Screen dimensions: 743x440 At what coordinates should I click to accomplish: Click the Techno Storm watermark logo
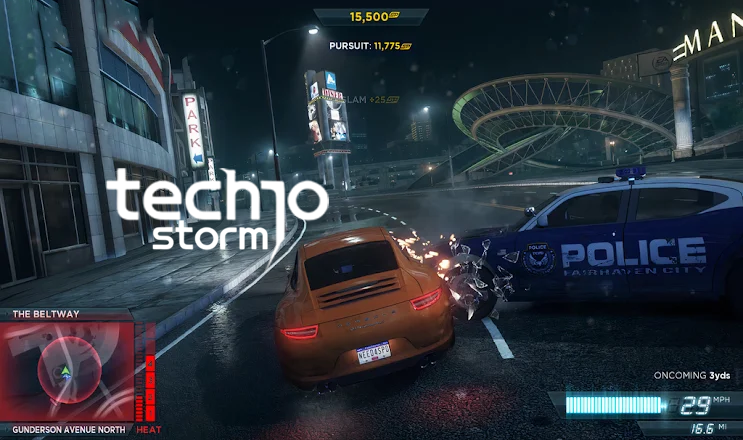216,210
